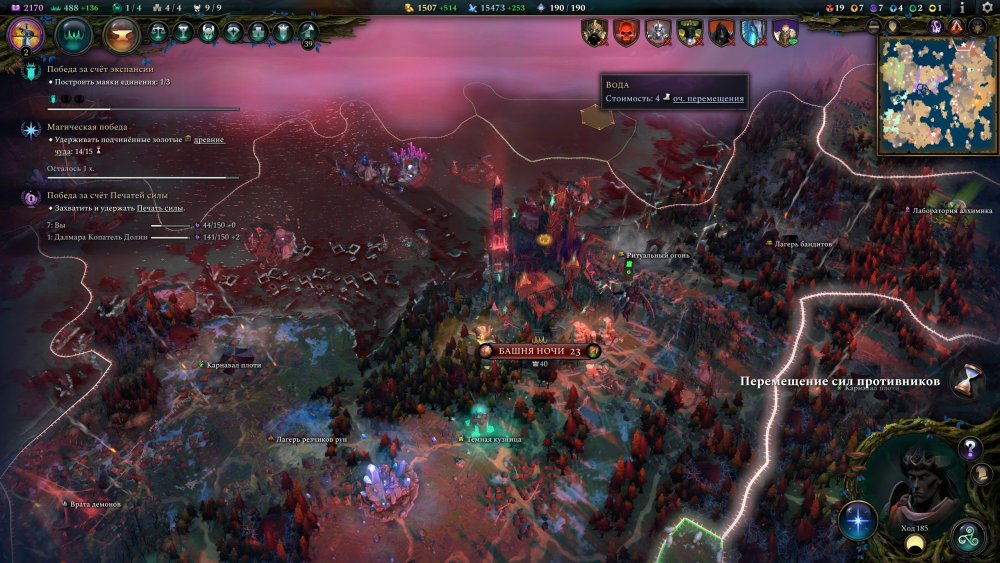Screen dimensions: 1000x563
Task: Select the Башня Ночи city banner
Action: pyautogui.click(x=538, y=351)
